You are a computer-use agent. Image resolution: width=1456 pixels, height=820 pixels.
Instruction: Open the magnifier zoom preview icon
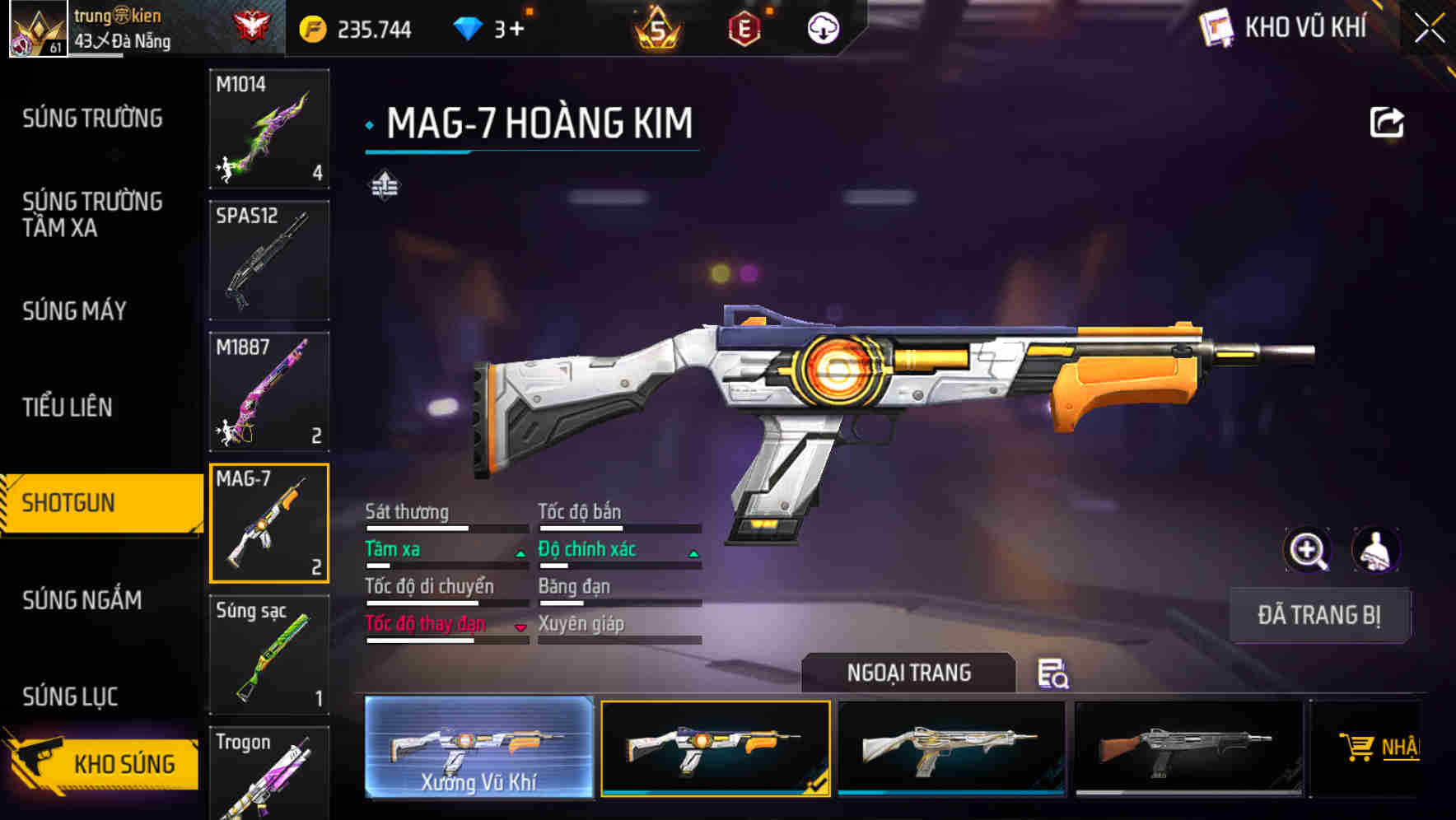tap(1307, 550)
